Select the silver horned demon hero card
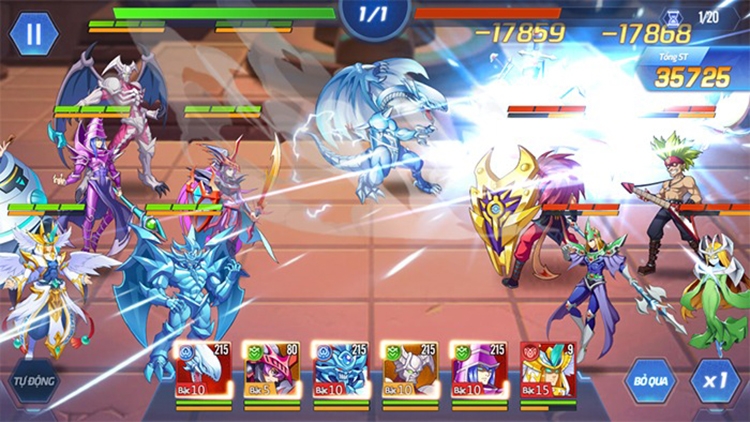This screenshot has width=750, height=422. click(410, 370)
